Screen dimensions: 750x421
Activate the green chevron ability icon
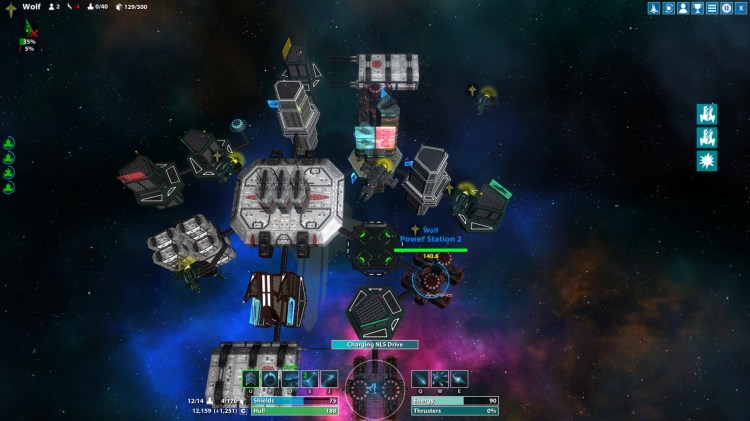251,378
